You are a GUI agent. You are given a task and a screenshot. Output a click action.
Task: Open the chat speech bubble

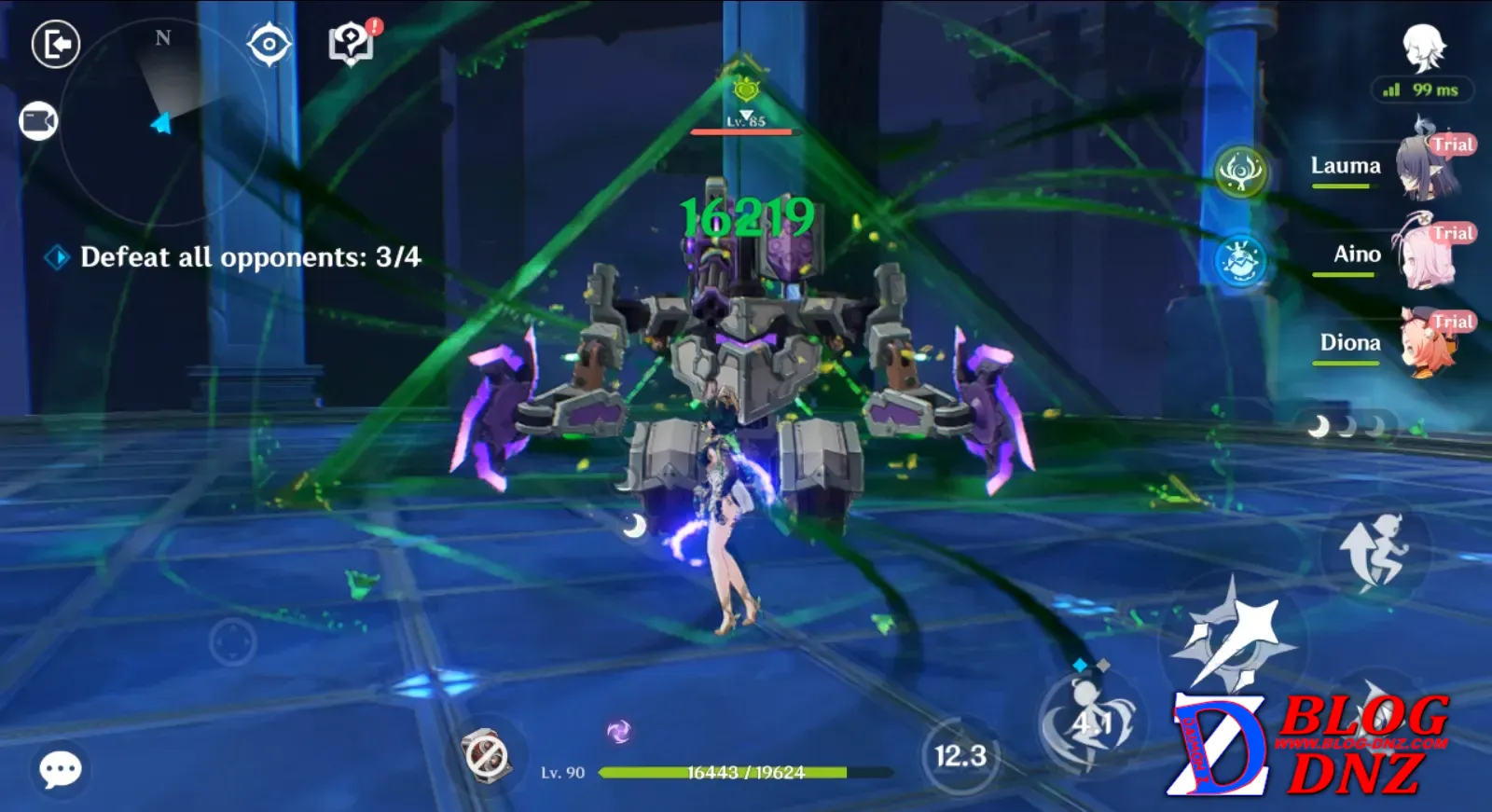61,769
